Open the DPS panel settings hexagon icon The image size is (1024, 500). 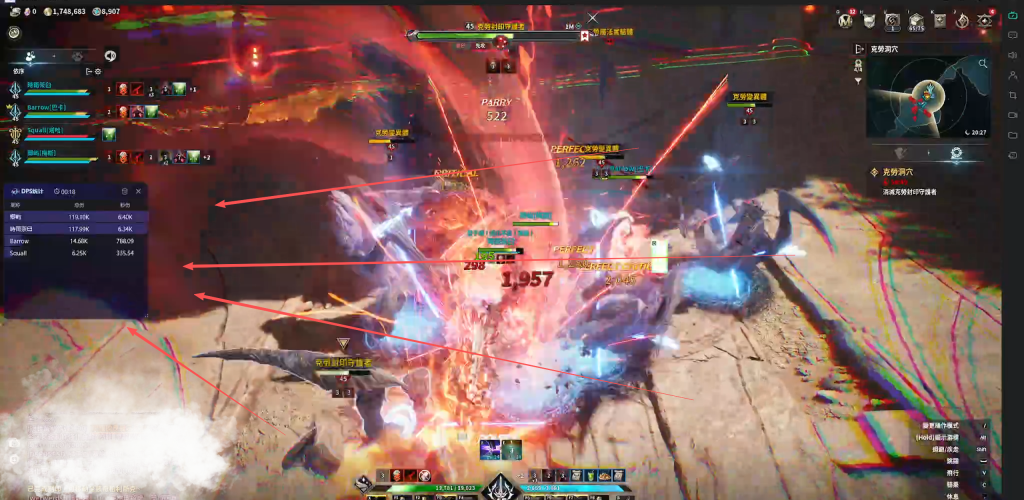click(124, 191)
